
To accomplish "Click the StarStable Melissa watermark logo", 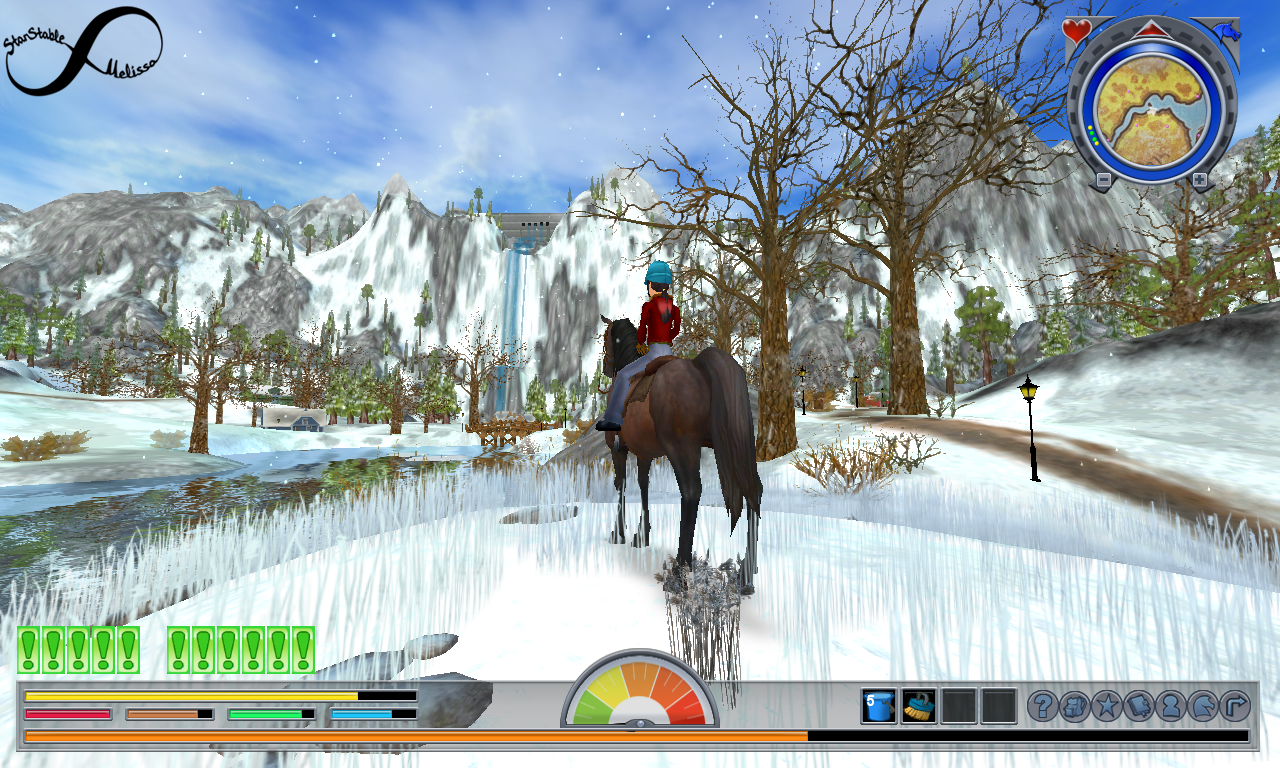I will [80, 45].
